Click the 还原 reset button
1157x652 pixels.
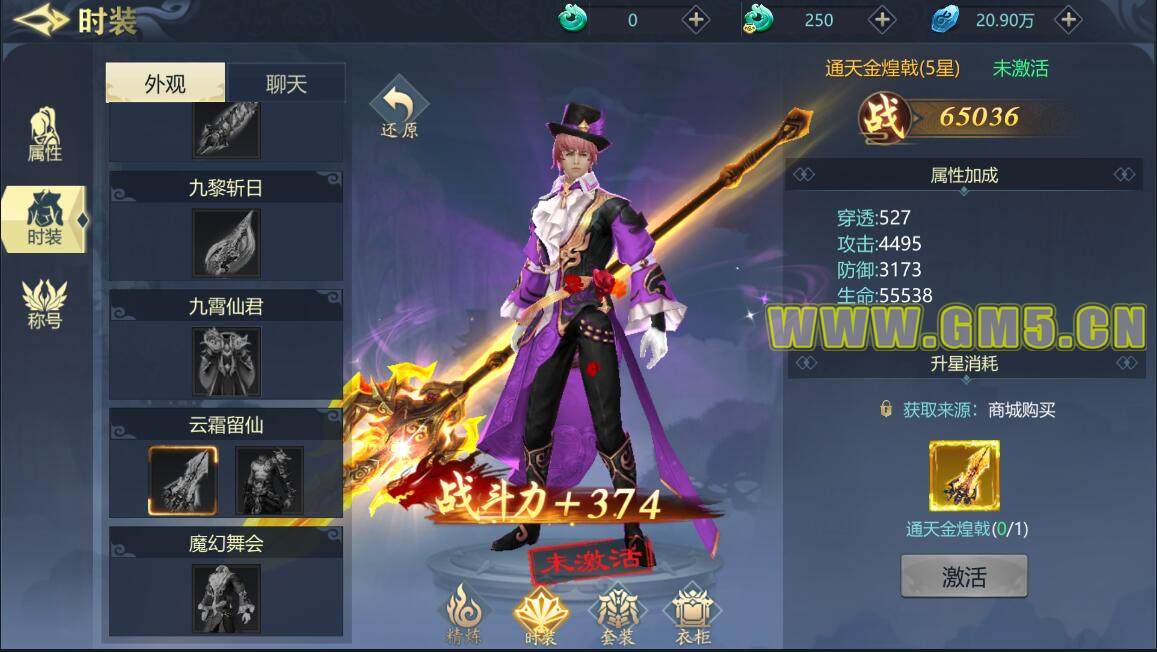click(x=399, y=110)
